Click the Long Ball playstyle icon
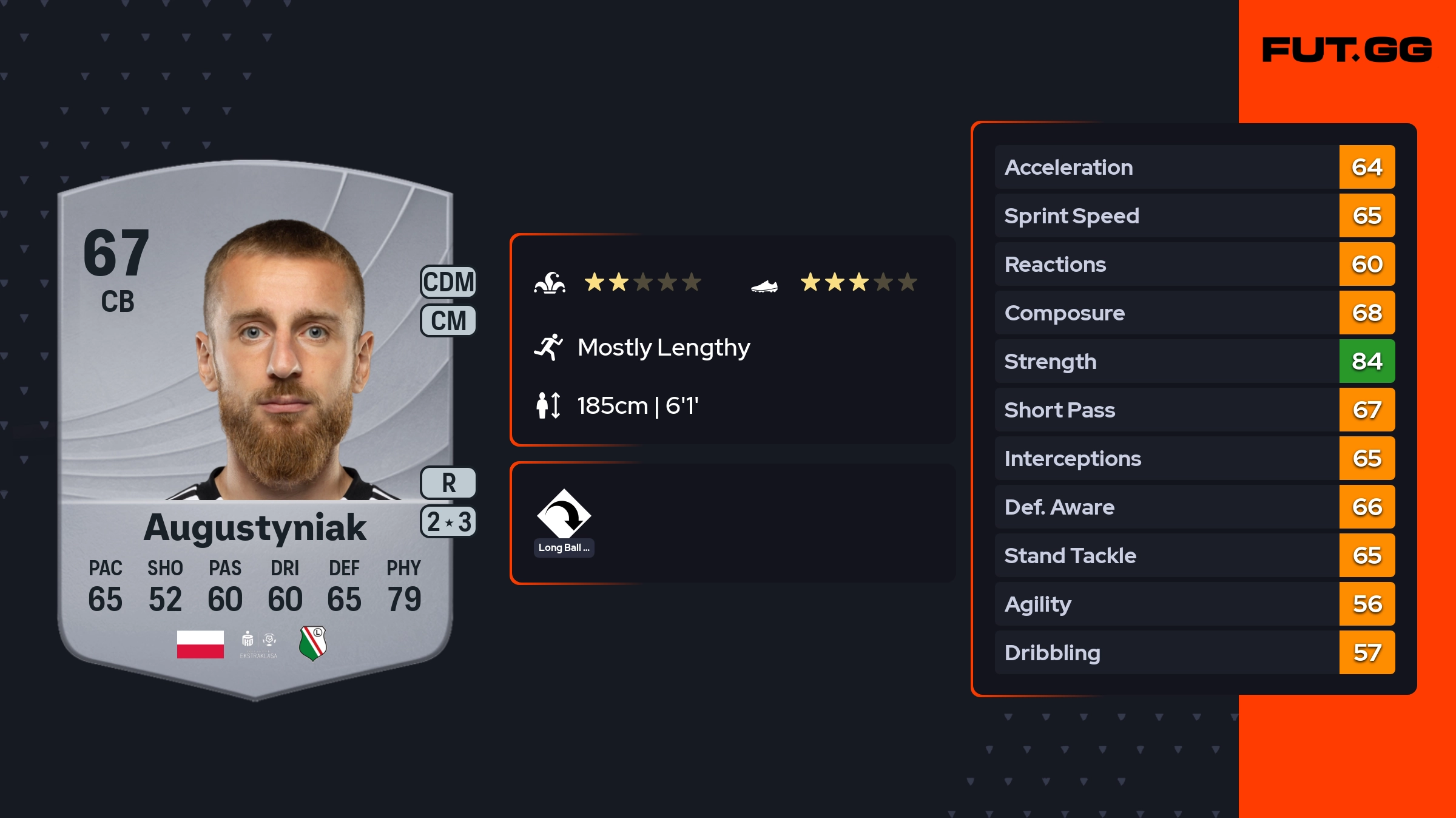 [x=564, y=515]
